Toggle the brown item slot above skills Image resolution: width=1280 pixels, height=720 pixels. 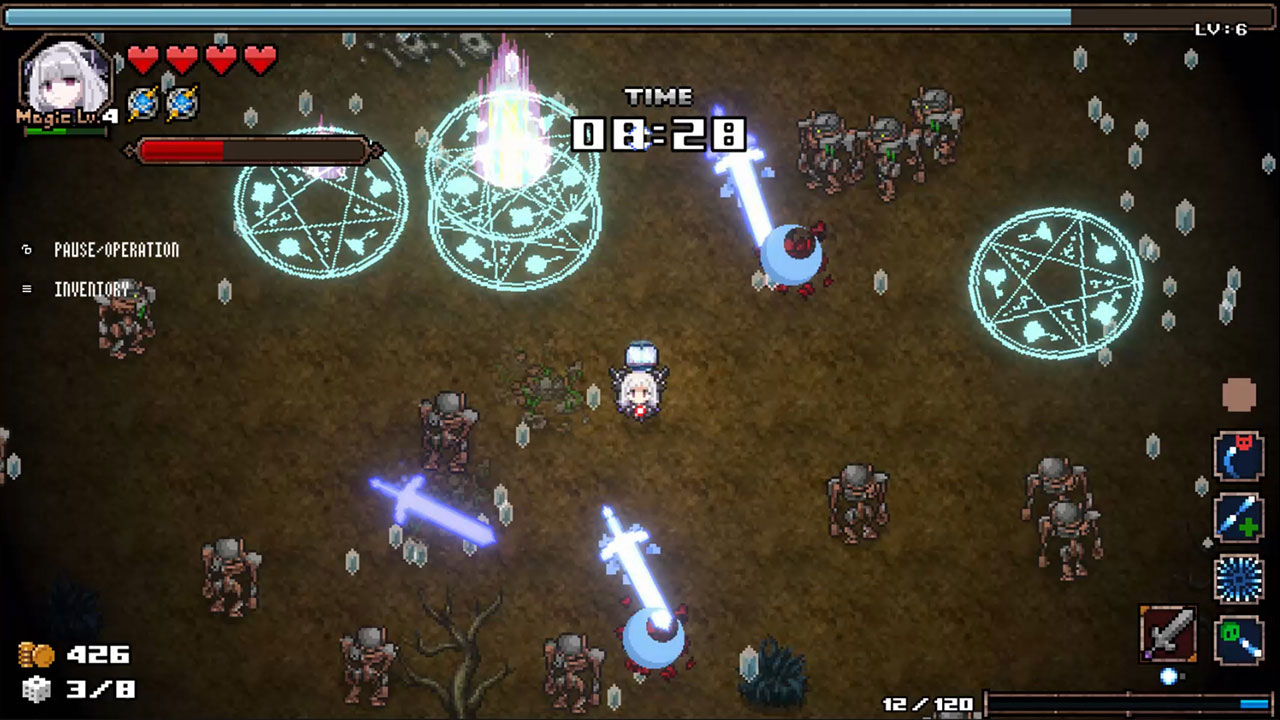(1239, 392)
